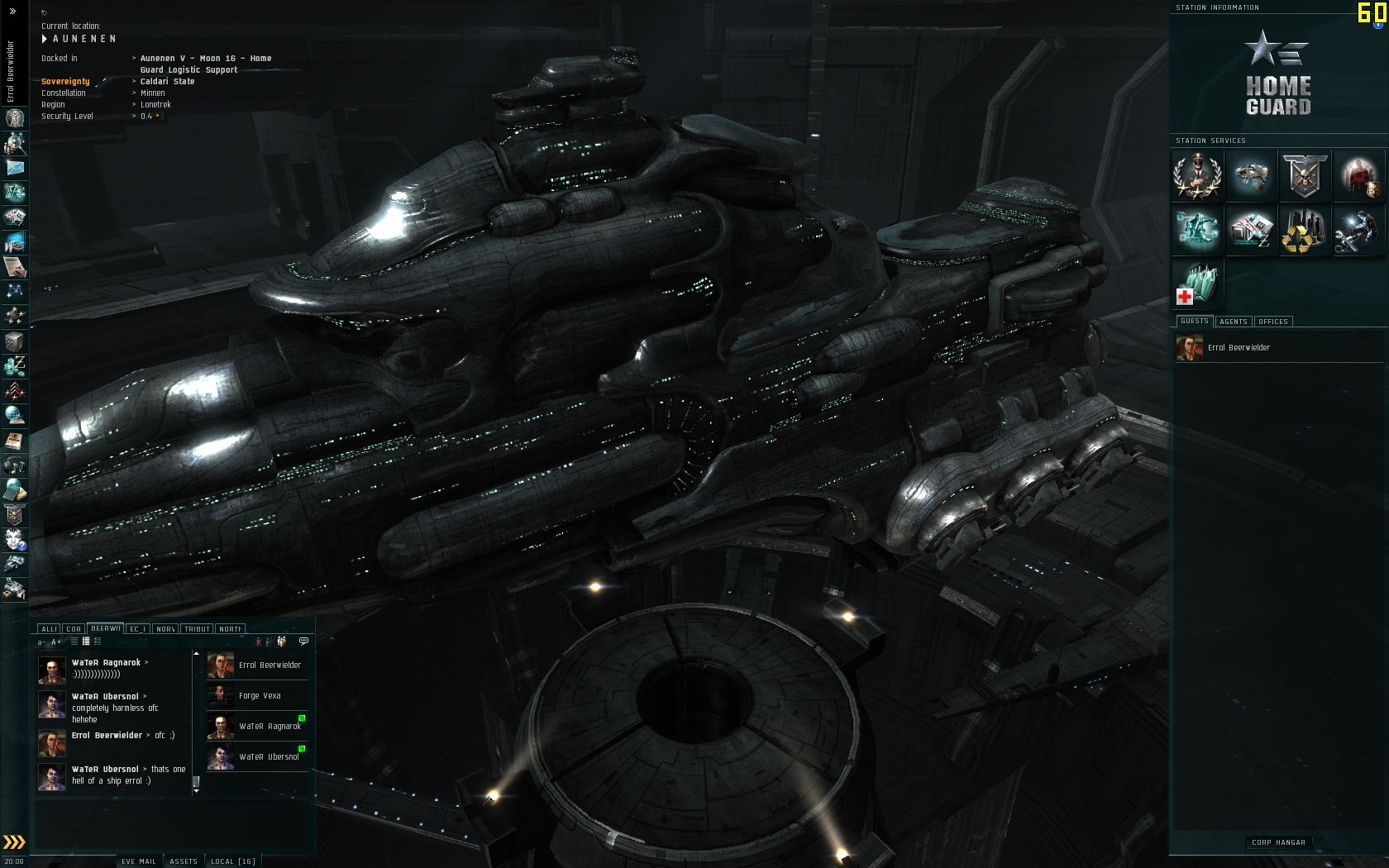Switch to the ALLI chat channel tab
Image resolution: width=1389 pixels, height=868 pixels.
(50, 629)
